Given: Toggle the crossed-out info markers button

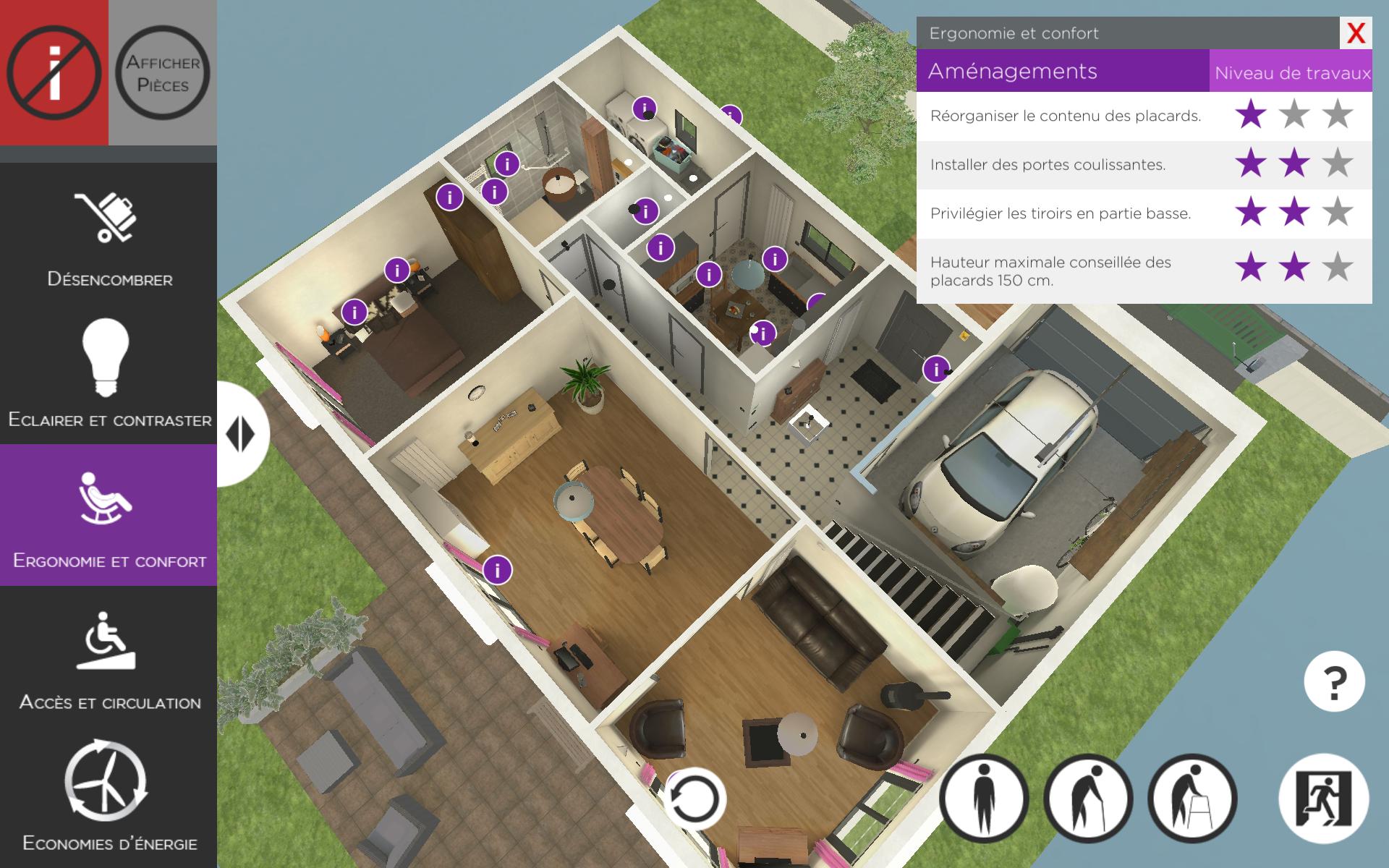Looking at the screenshot, I should [54, 72].
